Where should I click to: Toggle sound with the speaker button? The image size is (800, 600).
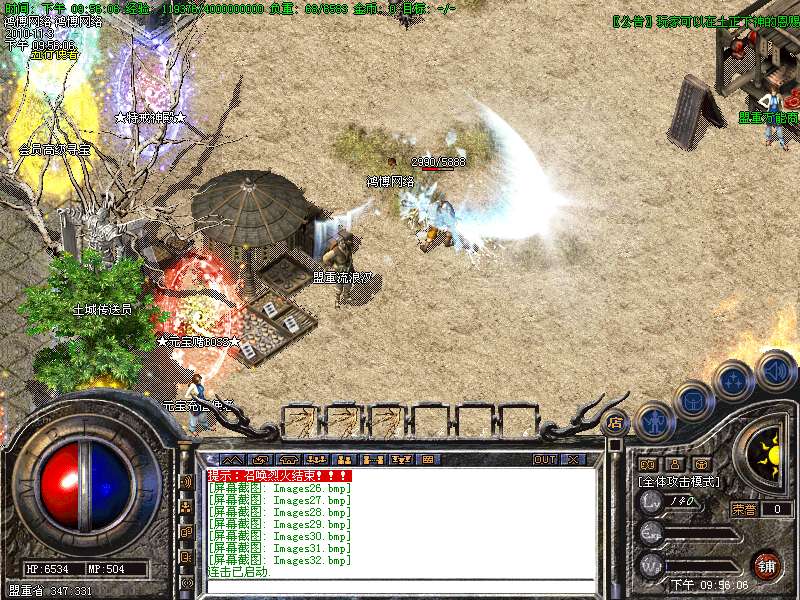click(x=775, y=369)
